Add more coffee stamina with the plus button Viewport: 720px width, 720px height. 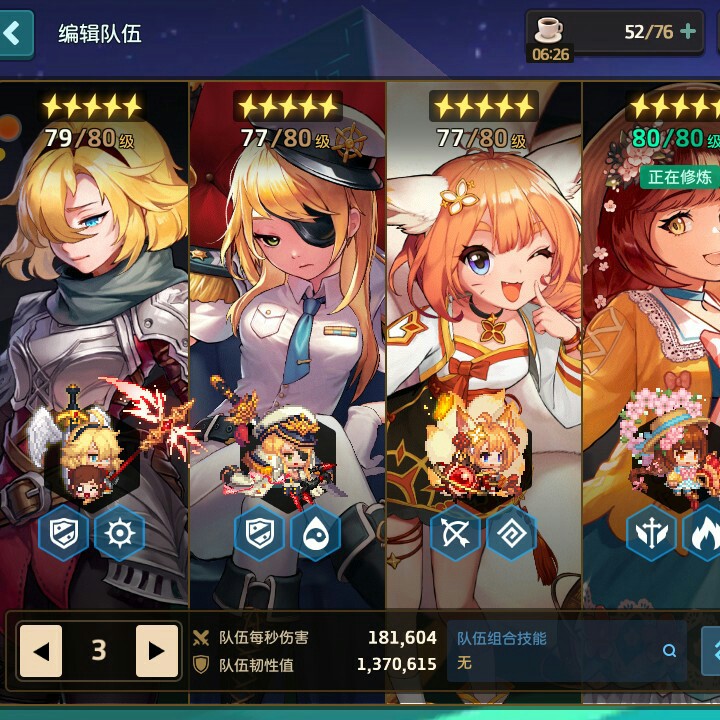click(x=688, y=32)
